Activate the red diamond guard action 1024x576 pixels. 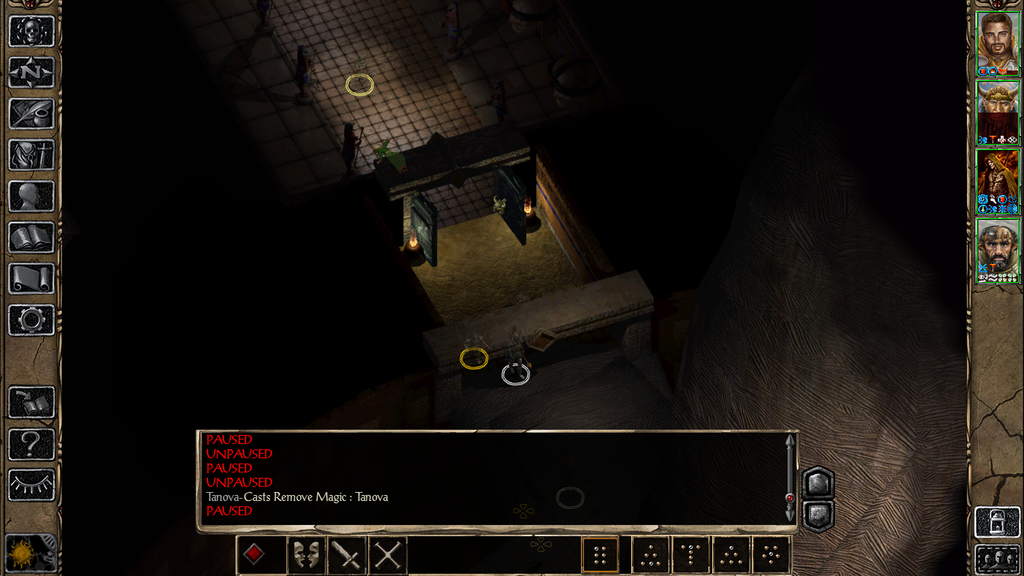pyautogui.click(x=255, y=554)
